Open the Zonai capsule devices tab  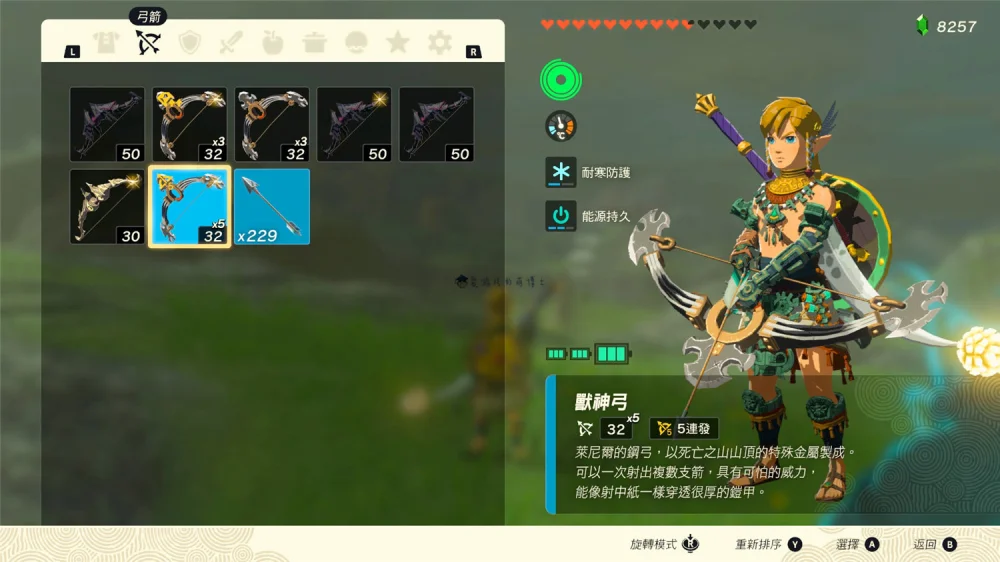click(x=356, y=43)
